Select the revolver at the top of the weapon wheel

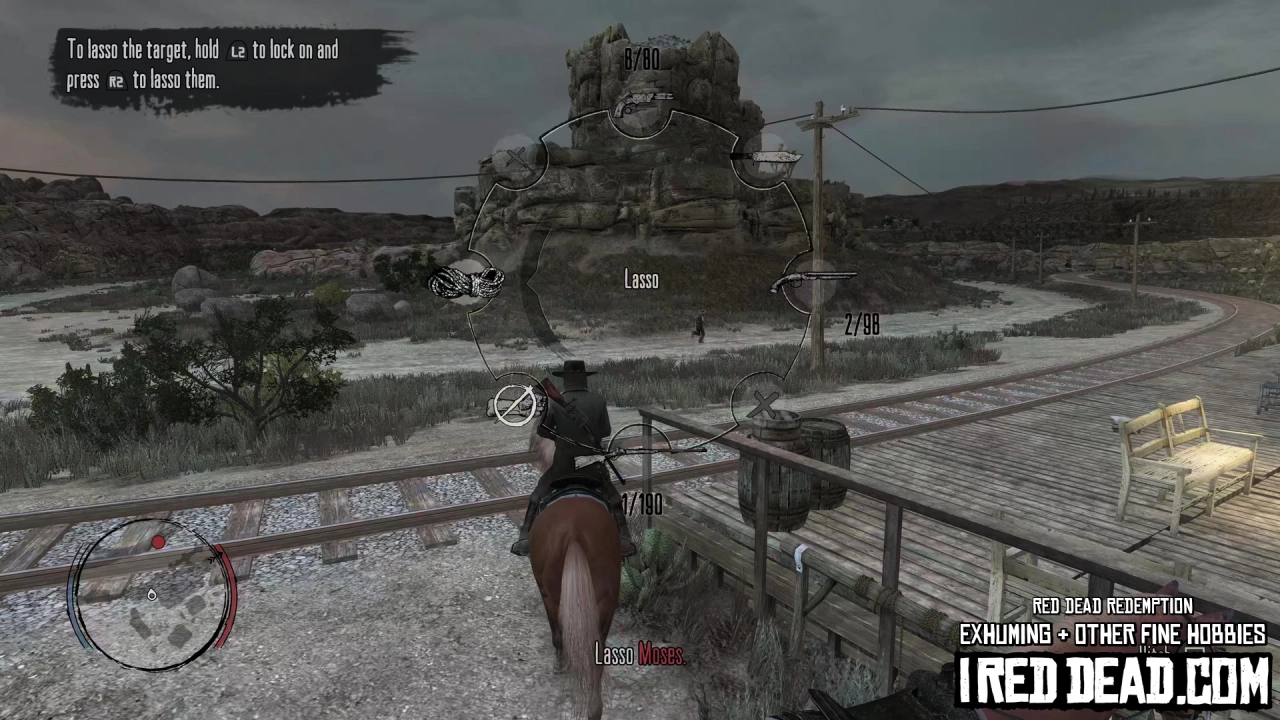(x=640, y=100)
